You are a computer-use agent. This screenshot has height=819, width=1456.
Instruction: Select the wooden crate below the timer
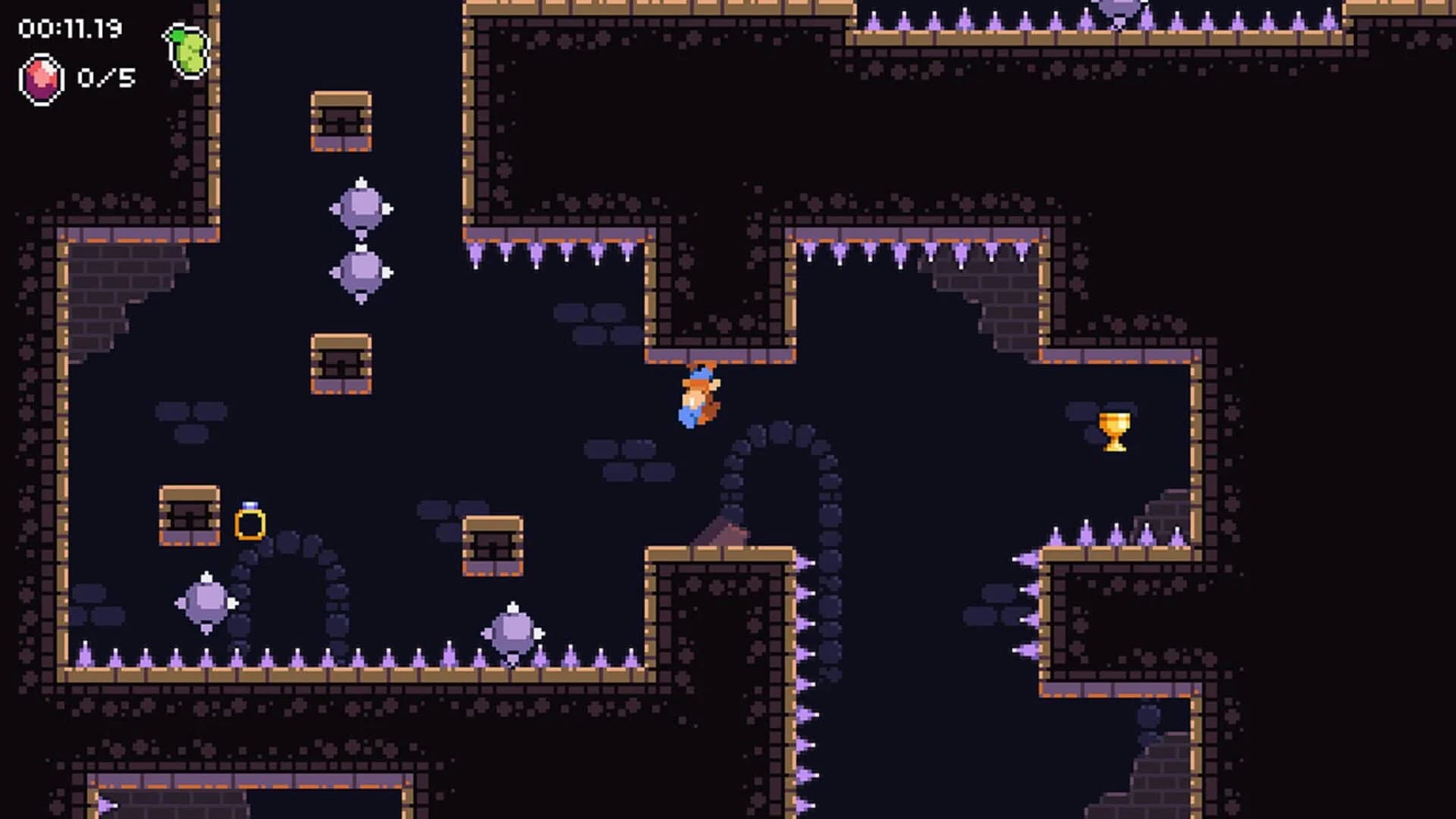[339, 121]
